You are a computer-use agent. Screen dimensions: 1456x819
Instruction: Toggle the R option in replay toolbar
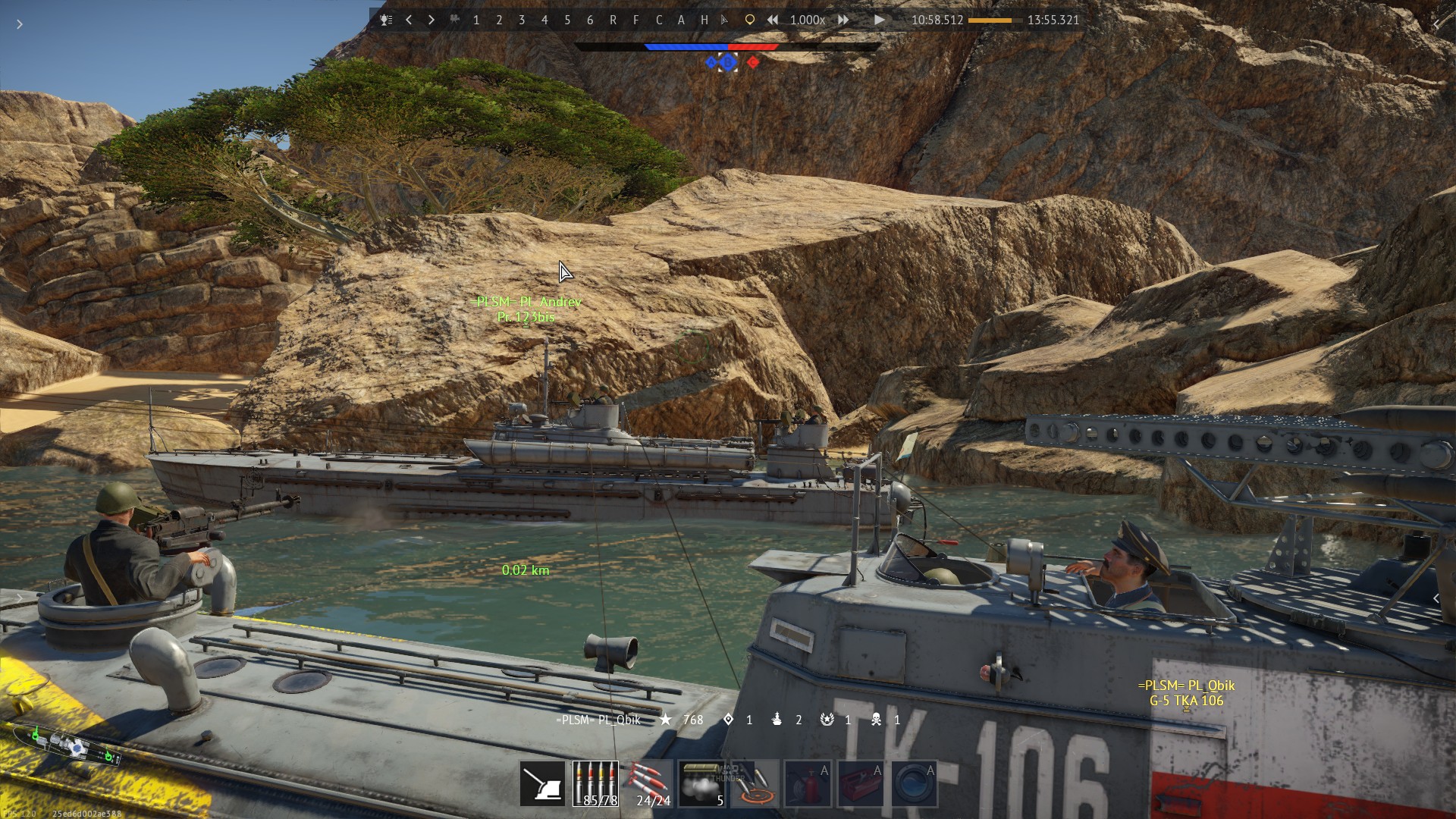point(613,20)
